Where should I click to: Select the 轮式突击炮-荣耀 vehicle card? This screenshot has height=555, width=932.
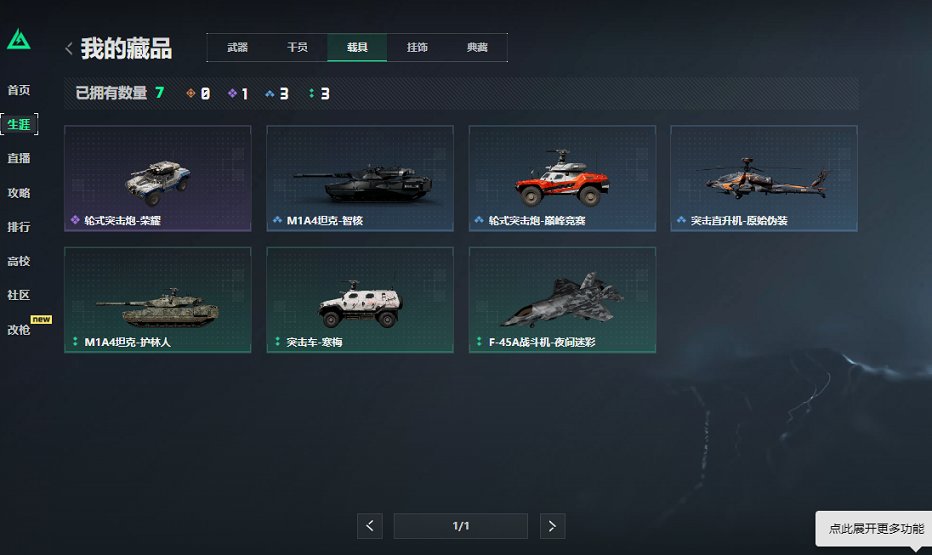[x=158, y=178]
